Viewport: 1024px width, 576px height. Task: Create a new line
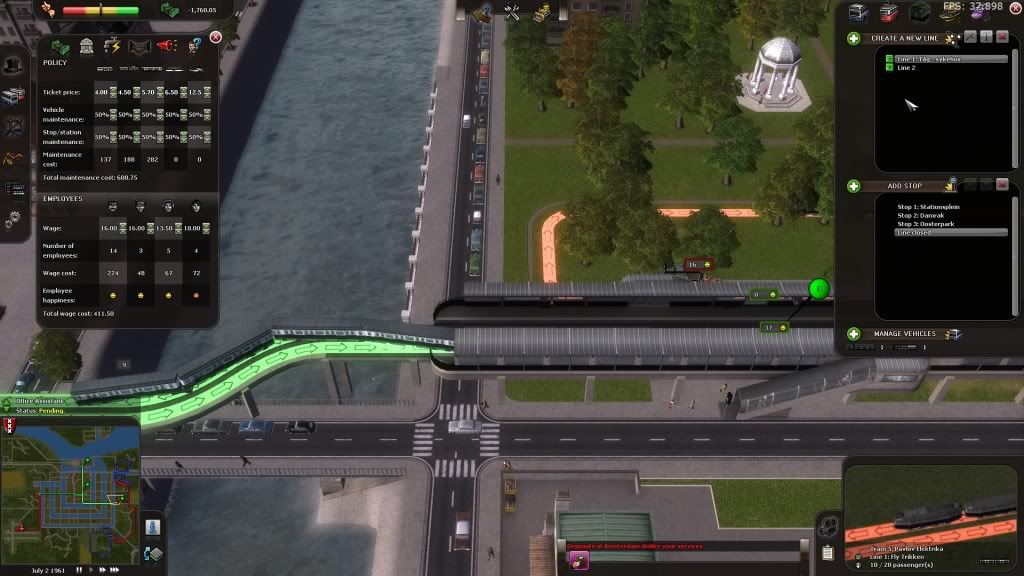[x=854, y=38]
